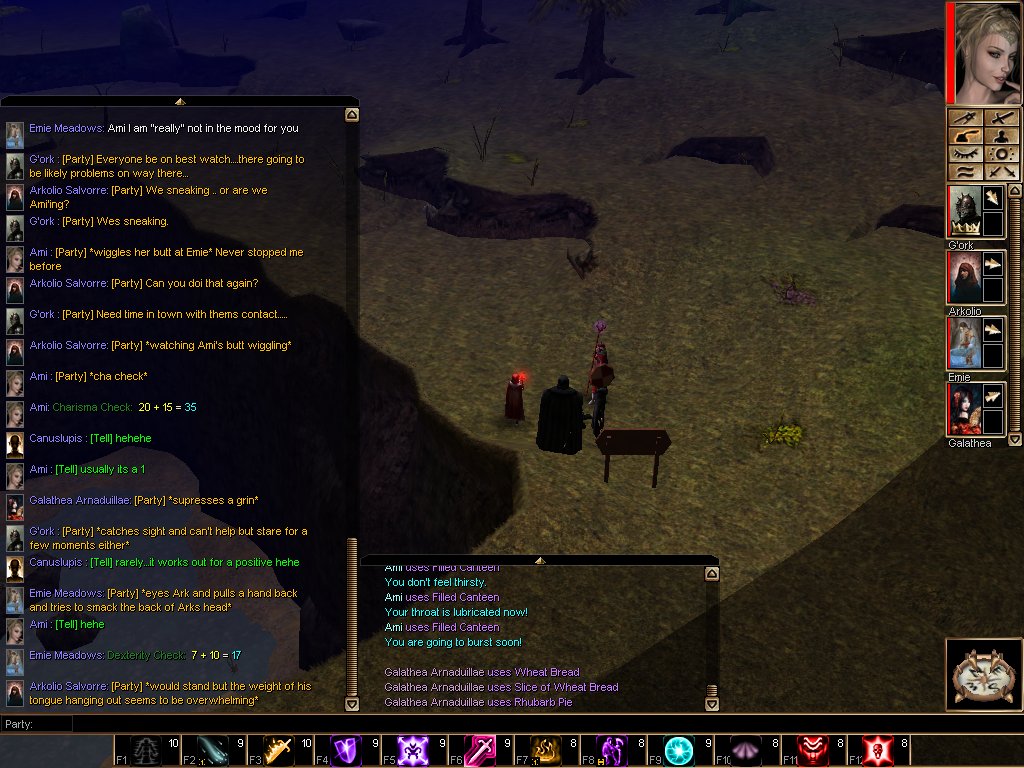Click the player character portrait
Image resolution: width=1024 pixels, height=768 pixels.
pyautogui.click(x=984, y=52)
